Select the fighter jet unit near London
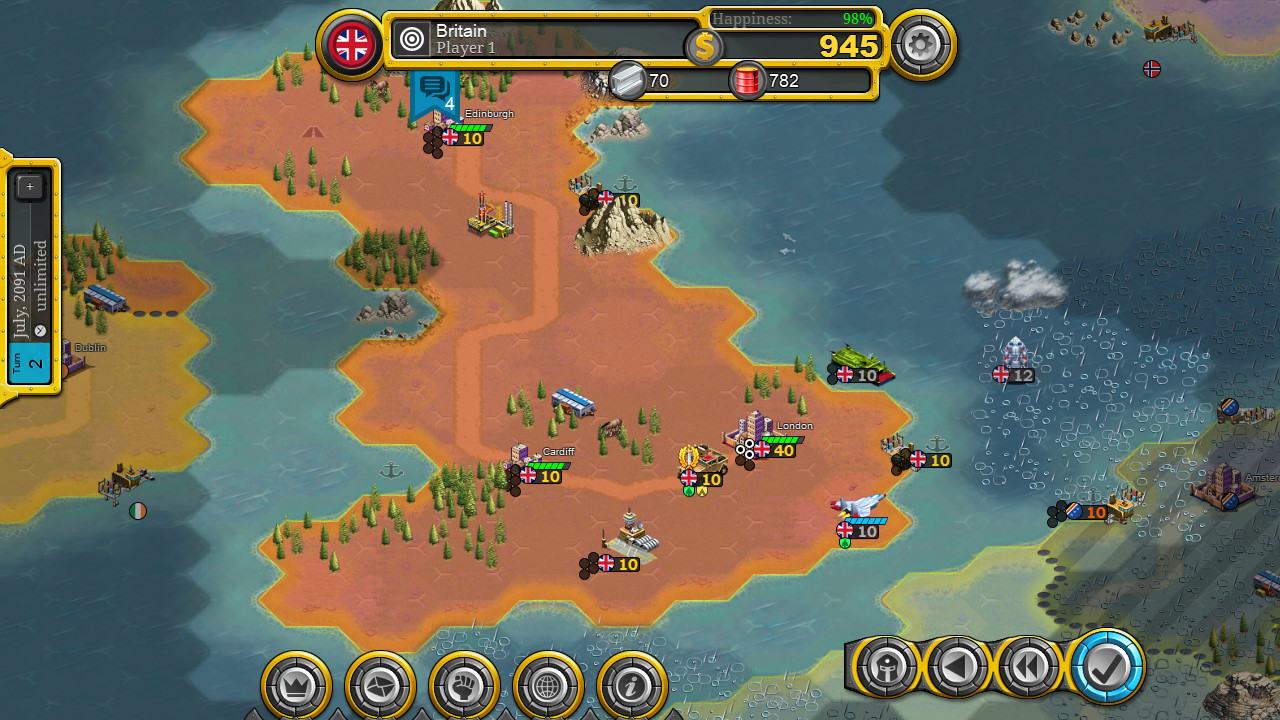This screenshot has width=1280, height=720. point(858,508)
